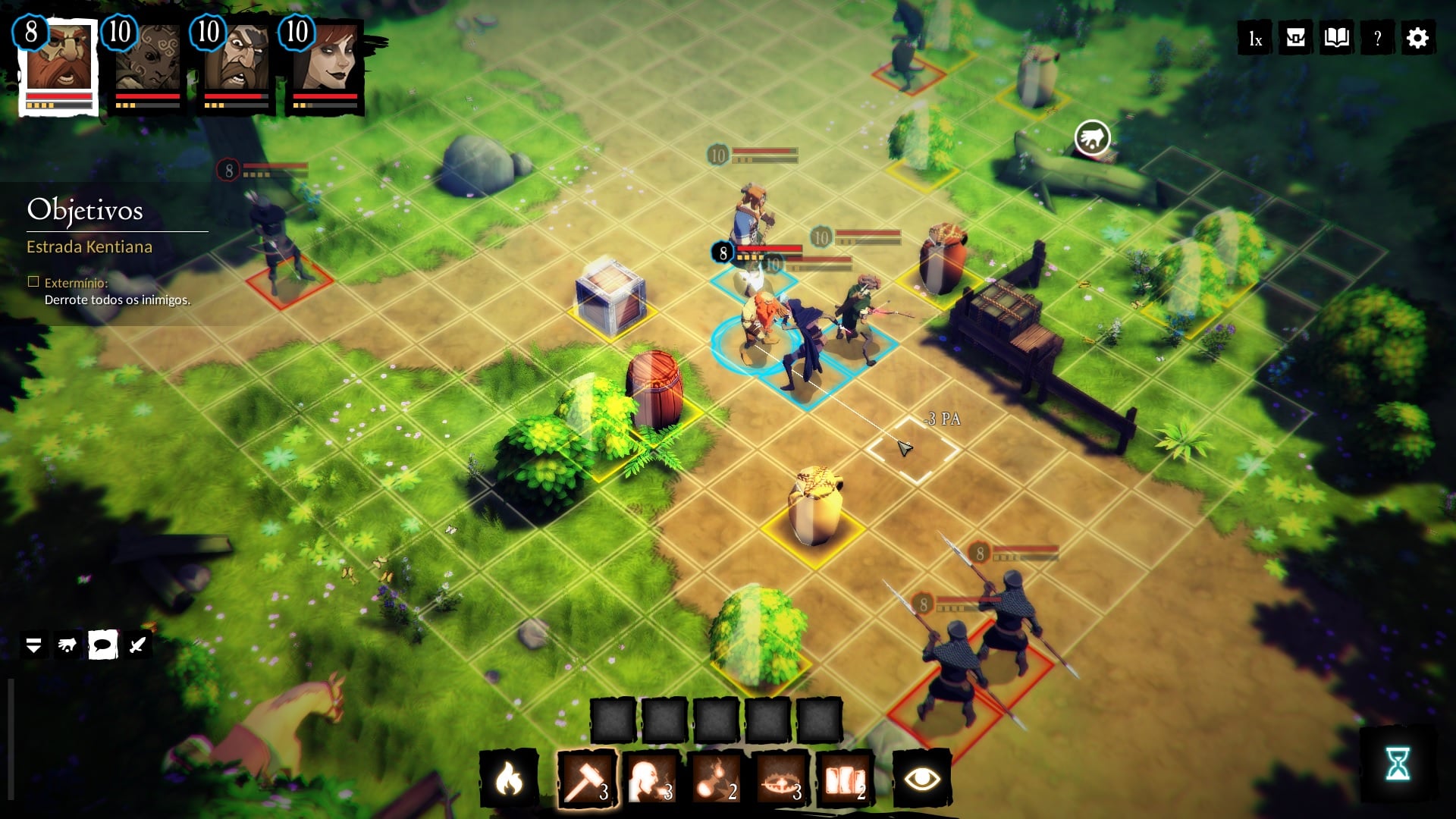This screenshot has width=1456, height=819.
Task: Open the question mark help
Action: click(1377, 39)
